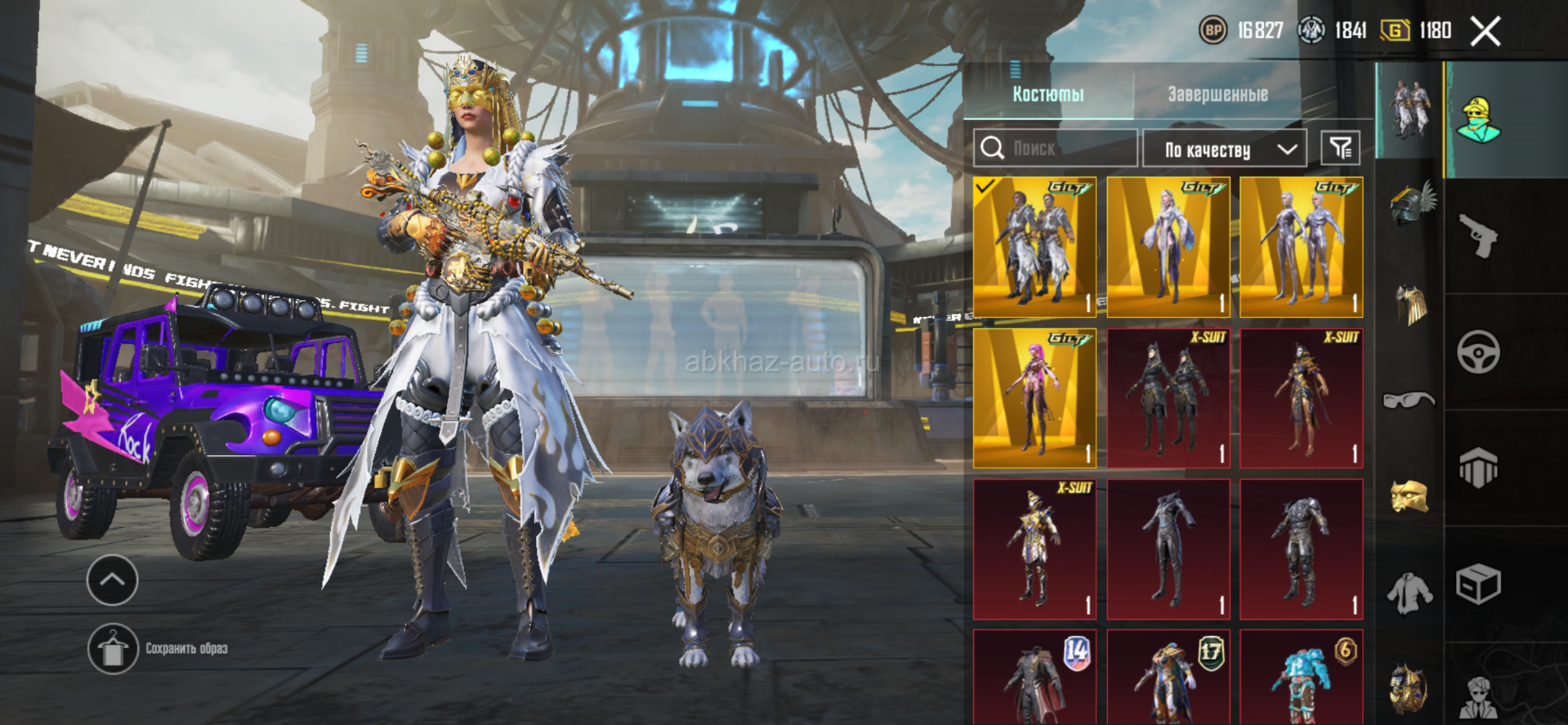The height and width of the screenshot is (725, 1568).
Task: Collapse the panel with the up-arrow button
Action: point(112,580)
